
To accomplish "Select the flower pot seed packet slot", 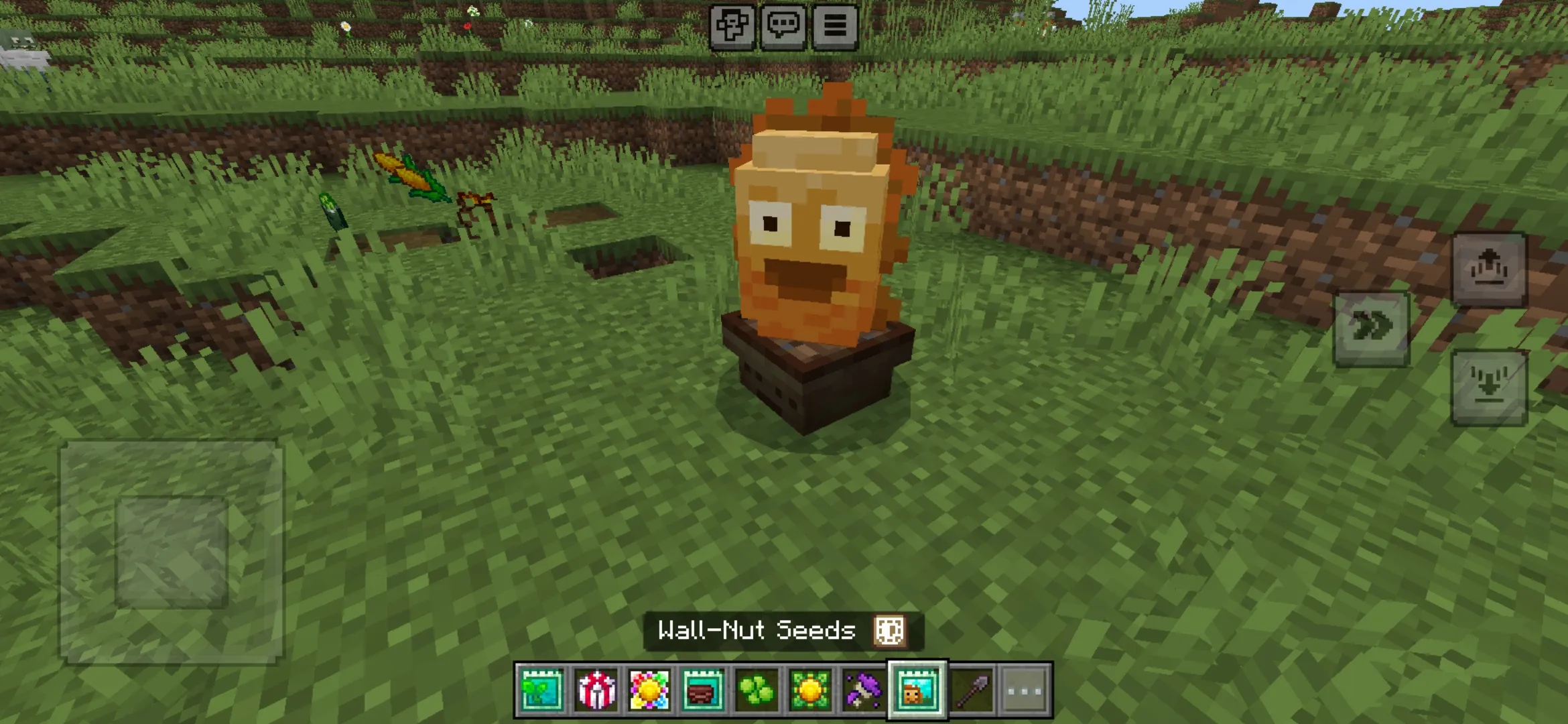I will pos(702,690).
